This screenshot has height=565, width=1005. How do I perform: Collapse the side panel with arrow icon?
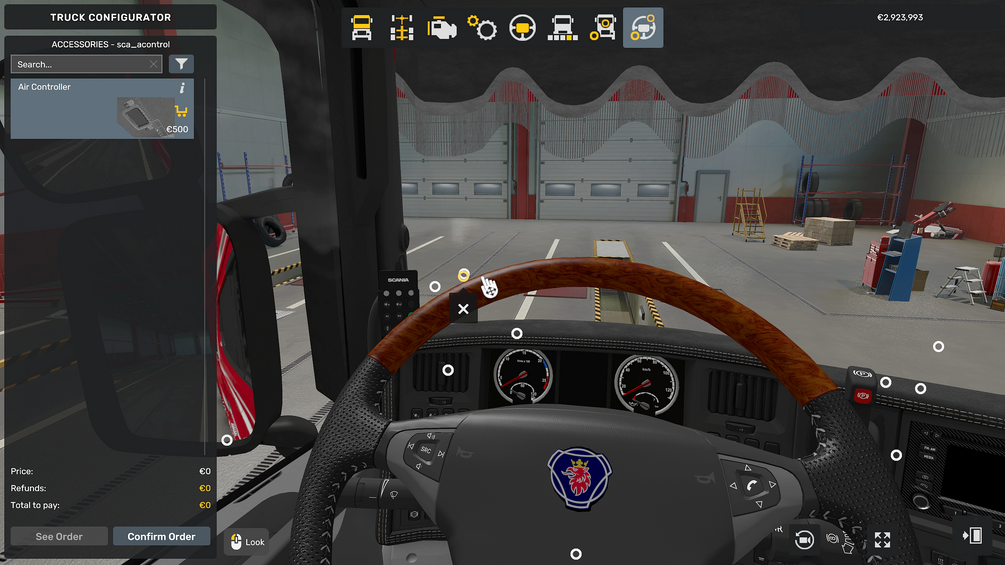click(x=973, y=536)
